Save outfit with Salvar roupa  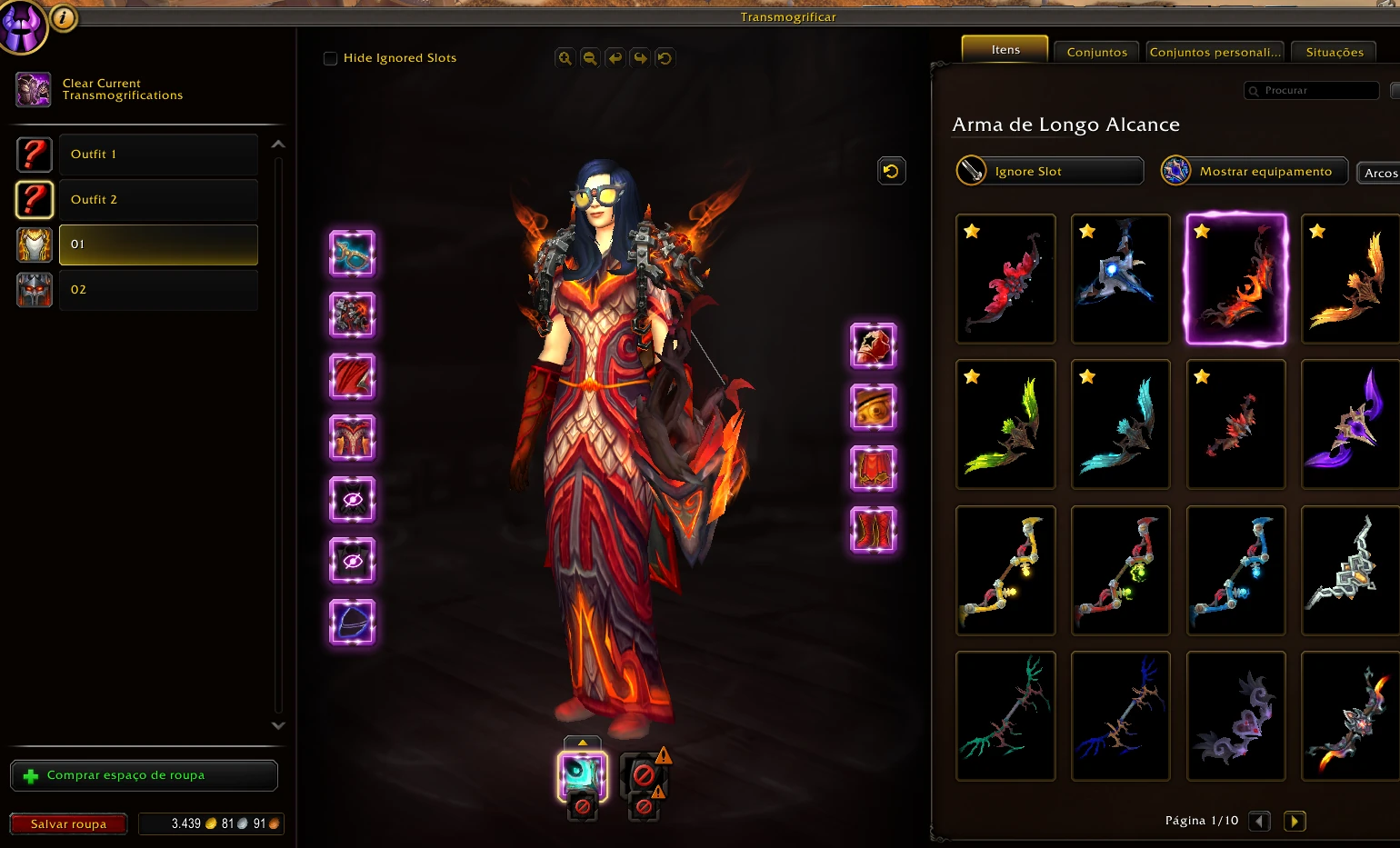point(68,823)
